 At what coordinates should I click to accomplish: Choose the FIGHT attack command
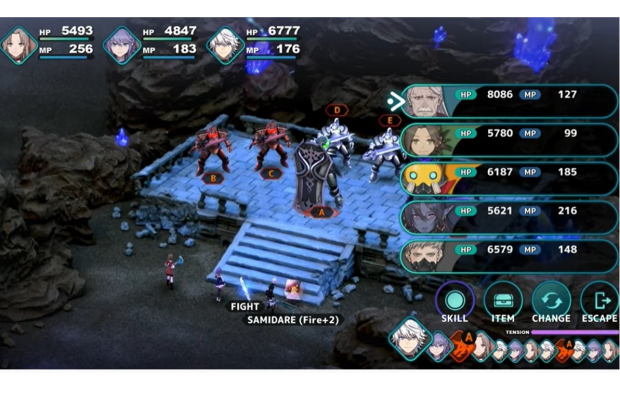[x=245, y=306]
